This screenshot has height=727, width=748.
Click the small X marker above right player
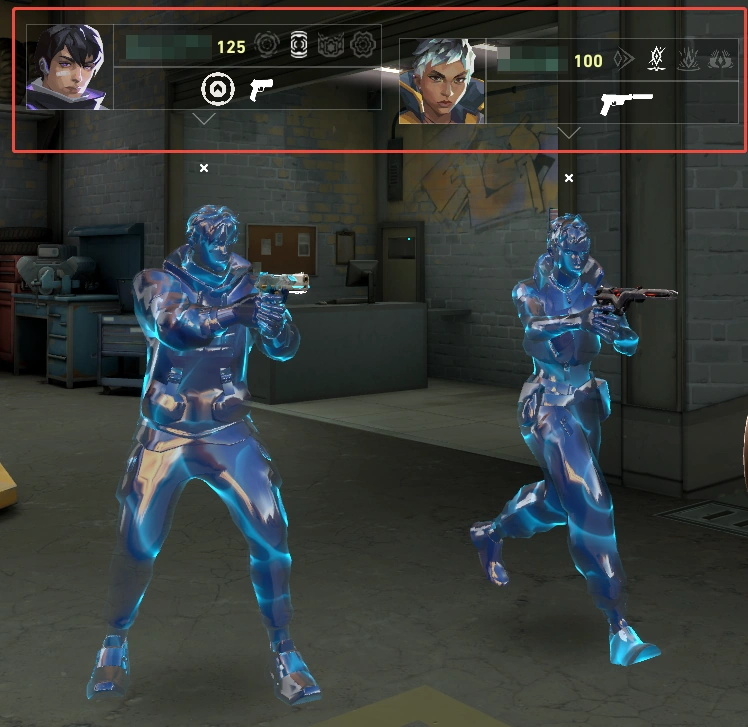coord(569,178)
